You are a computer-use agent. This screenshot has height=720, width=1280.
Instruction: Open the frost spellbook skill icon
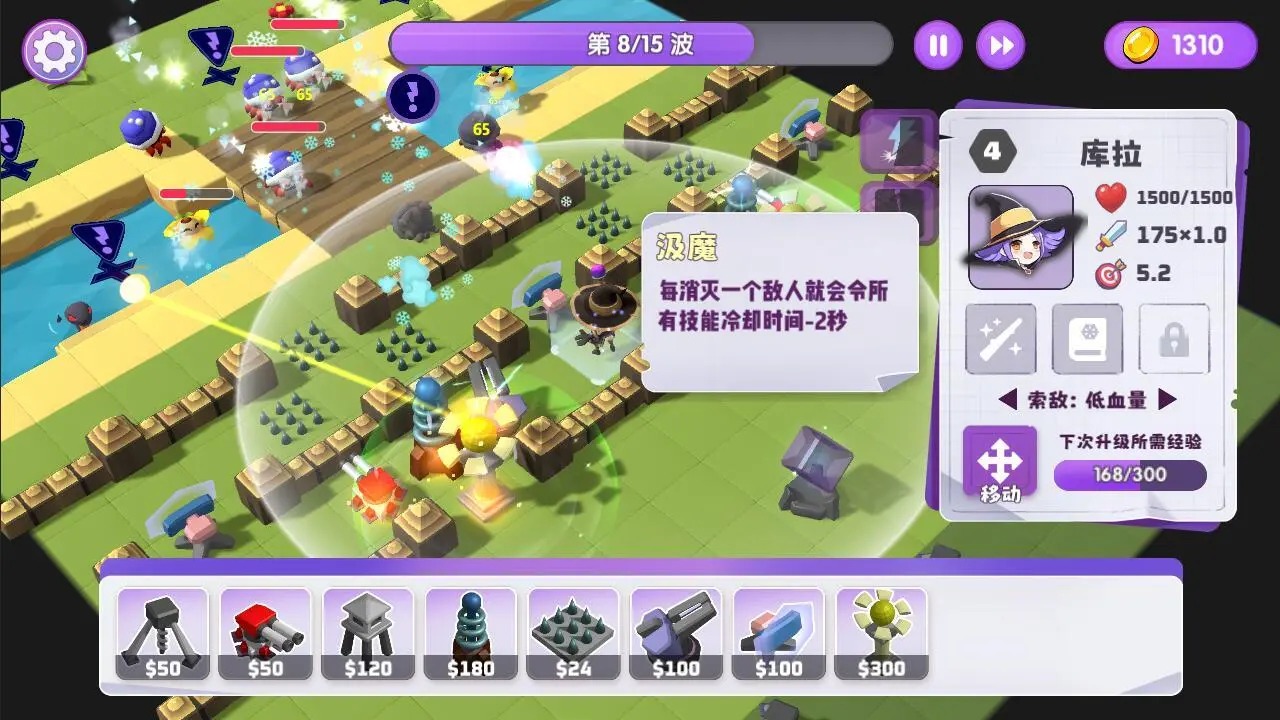(x=1087, y=340)
